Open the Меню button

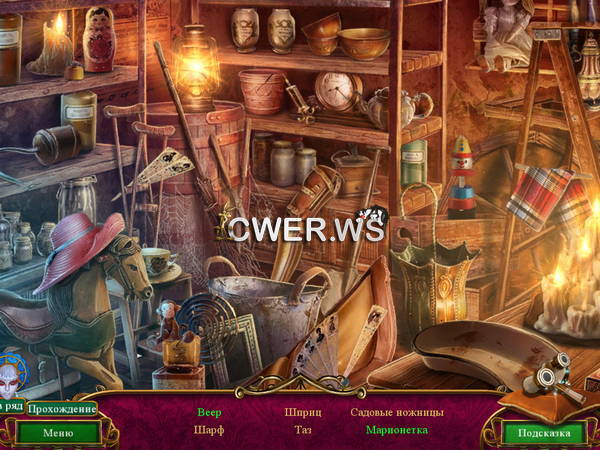[58, 433]
